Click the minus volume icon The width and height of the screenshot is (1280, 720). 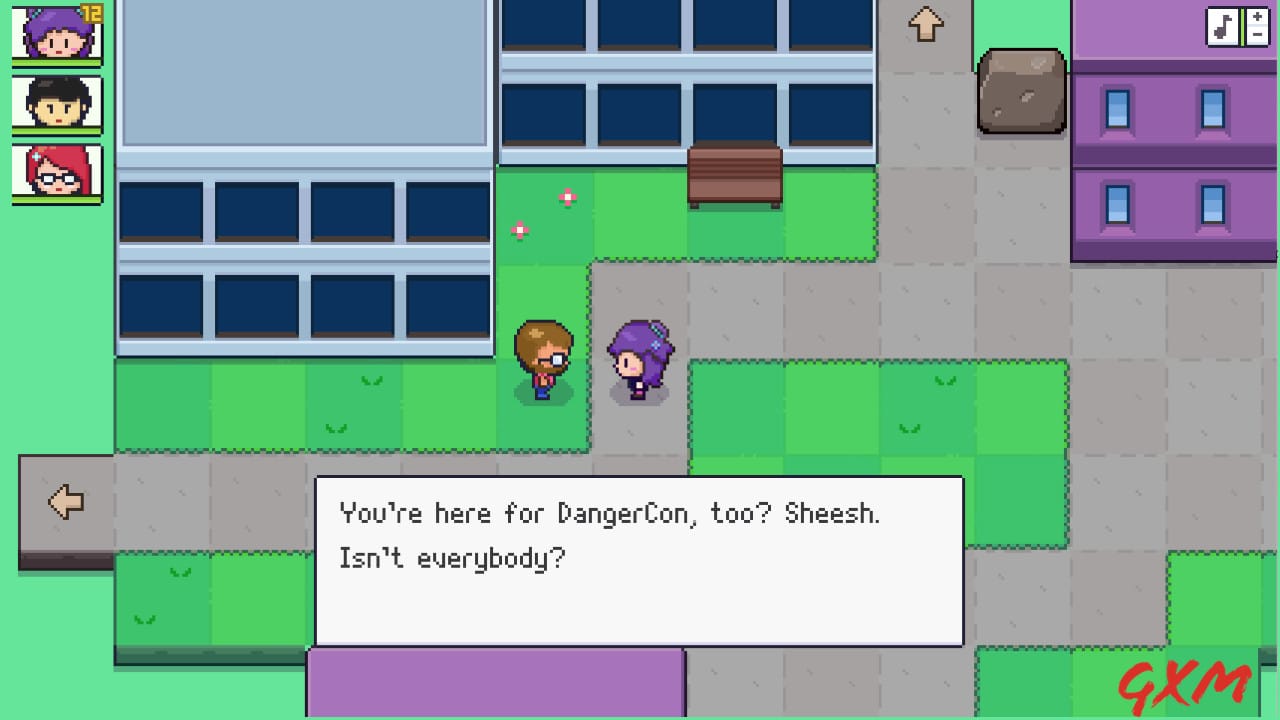[x=1257, y=34]
